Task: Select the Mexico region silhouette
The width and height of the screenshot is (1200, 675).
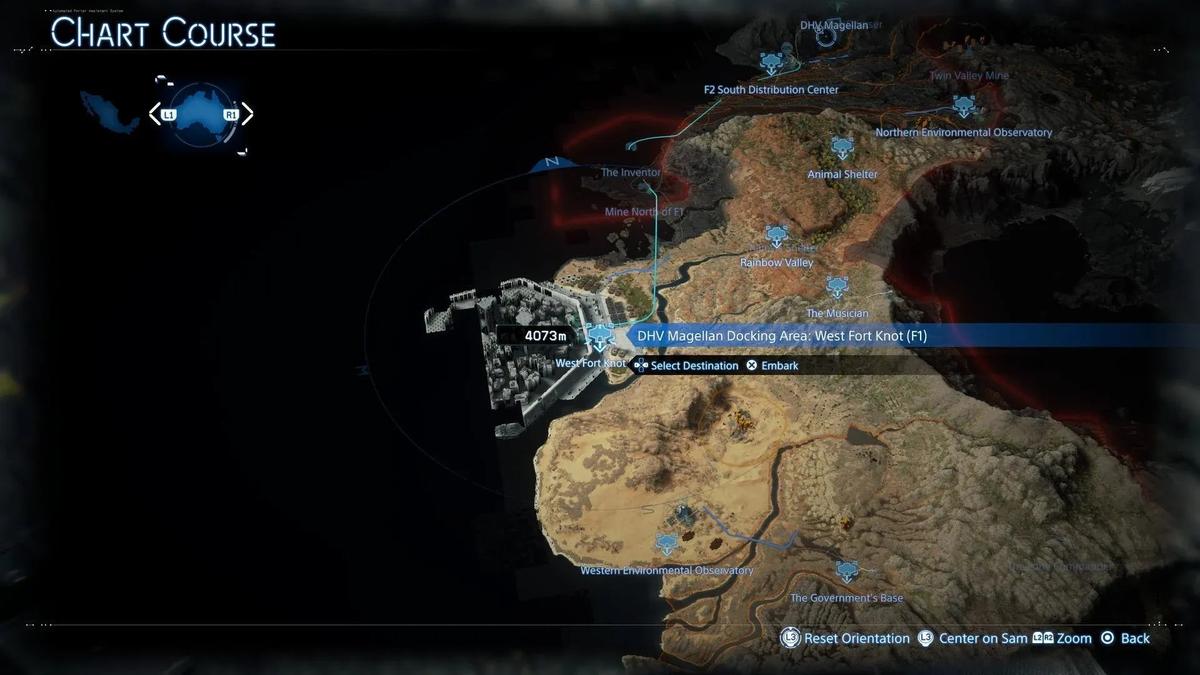Action: (110, 111)
